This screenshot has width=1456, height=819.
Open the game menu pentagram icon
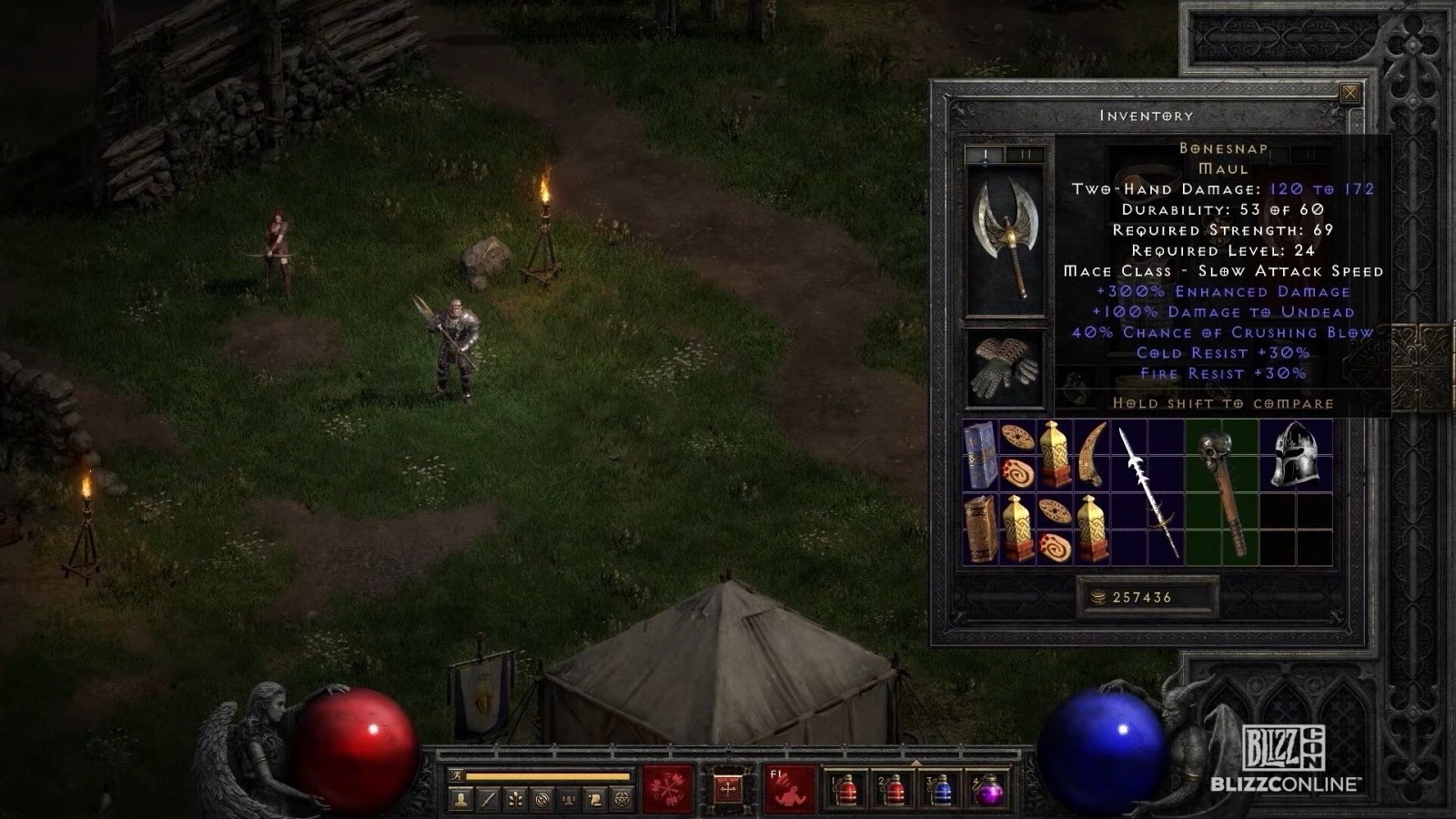(x=622, y=800)
